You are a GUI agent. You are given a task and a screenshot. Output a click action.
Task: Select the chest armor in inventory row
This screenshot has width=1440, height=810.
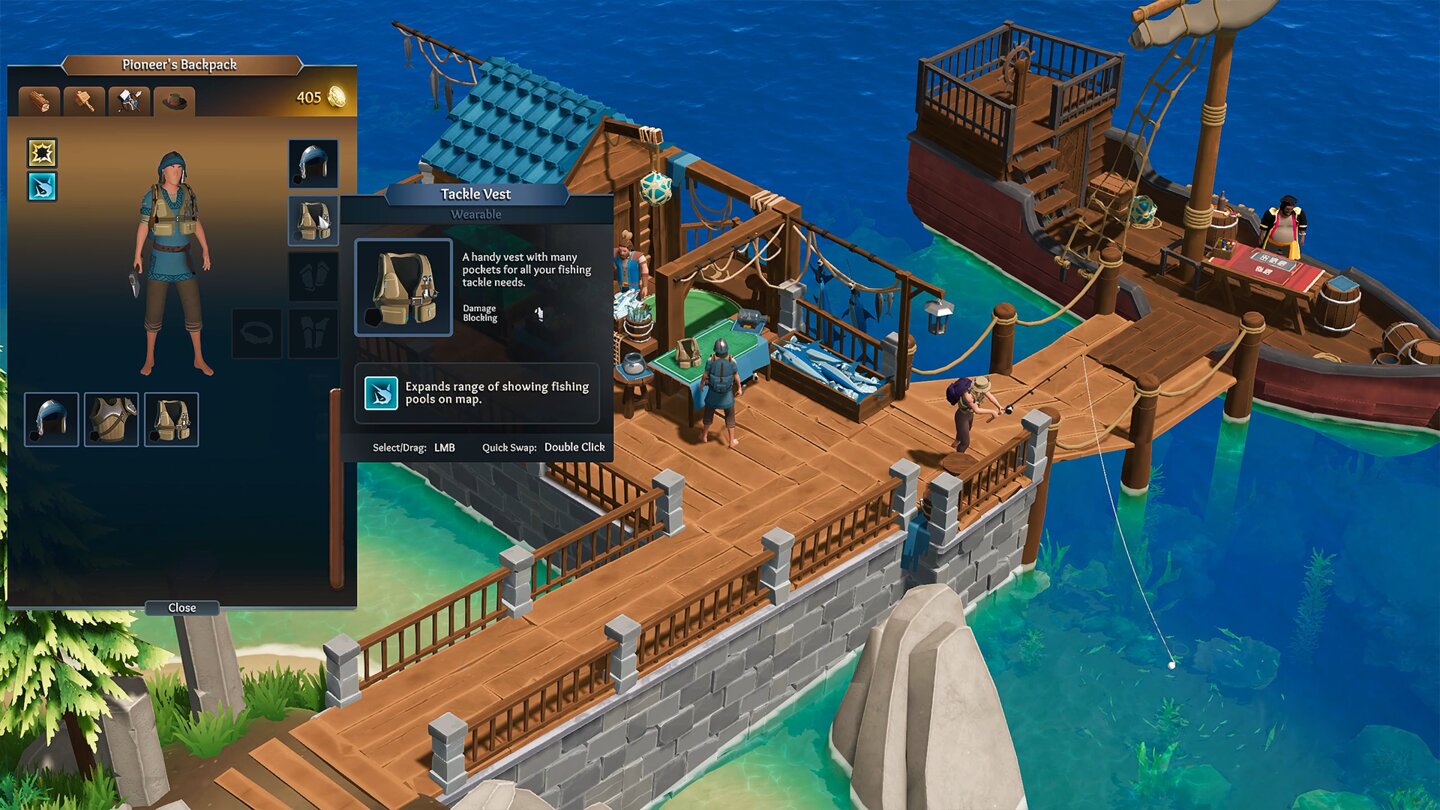point(111,418)
